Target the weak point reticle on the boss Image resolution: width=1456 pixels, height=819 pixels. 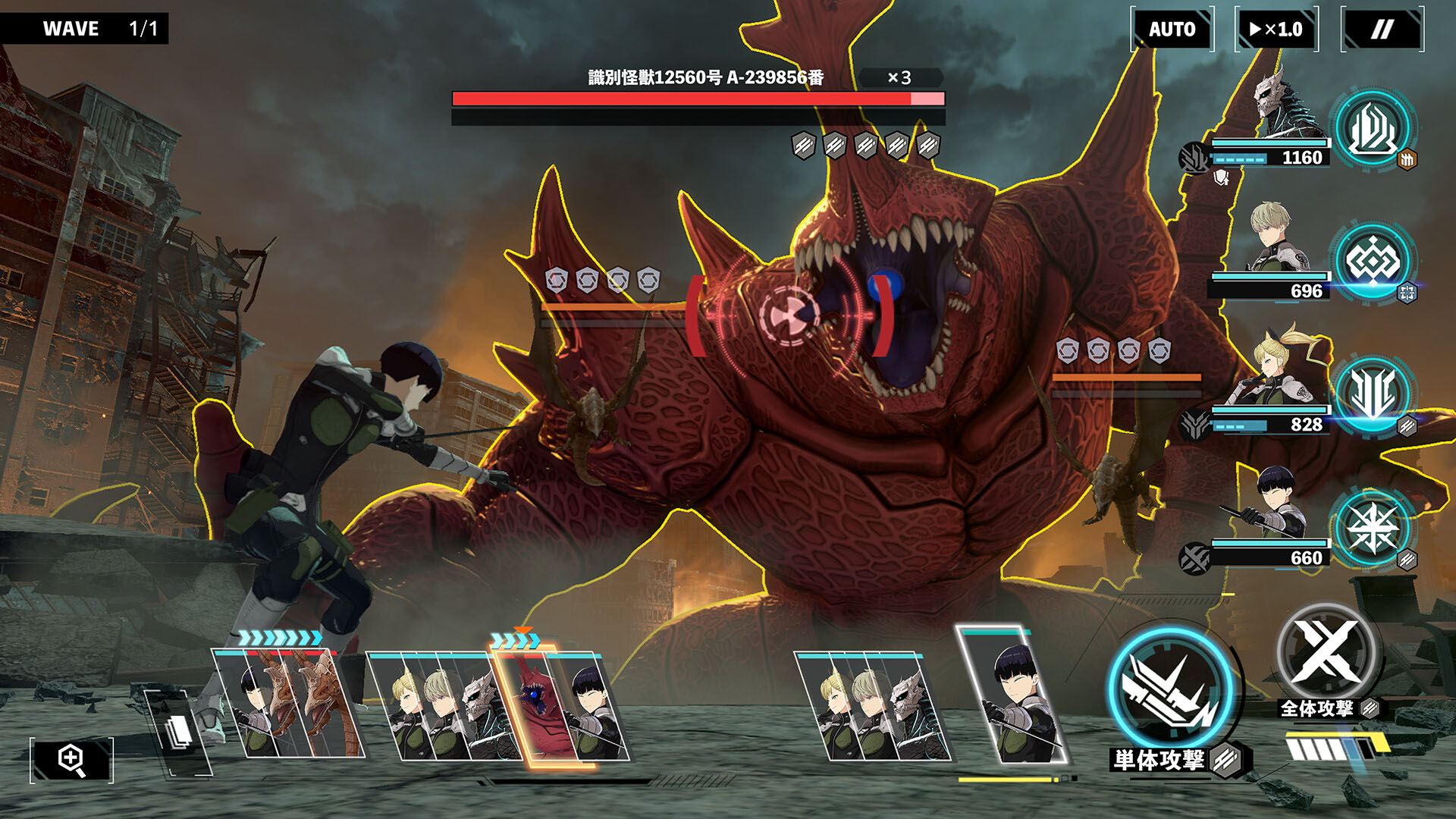(x=789, y=314)
